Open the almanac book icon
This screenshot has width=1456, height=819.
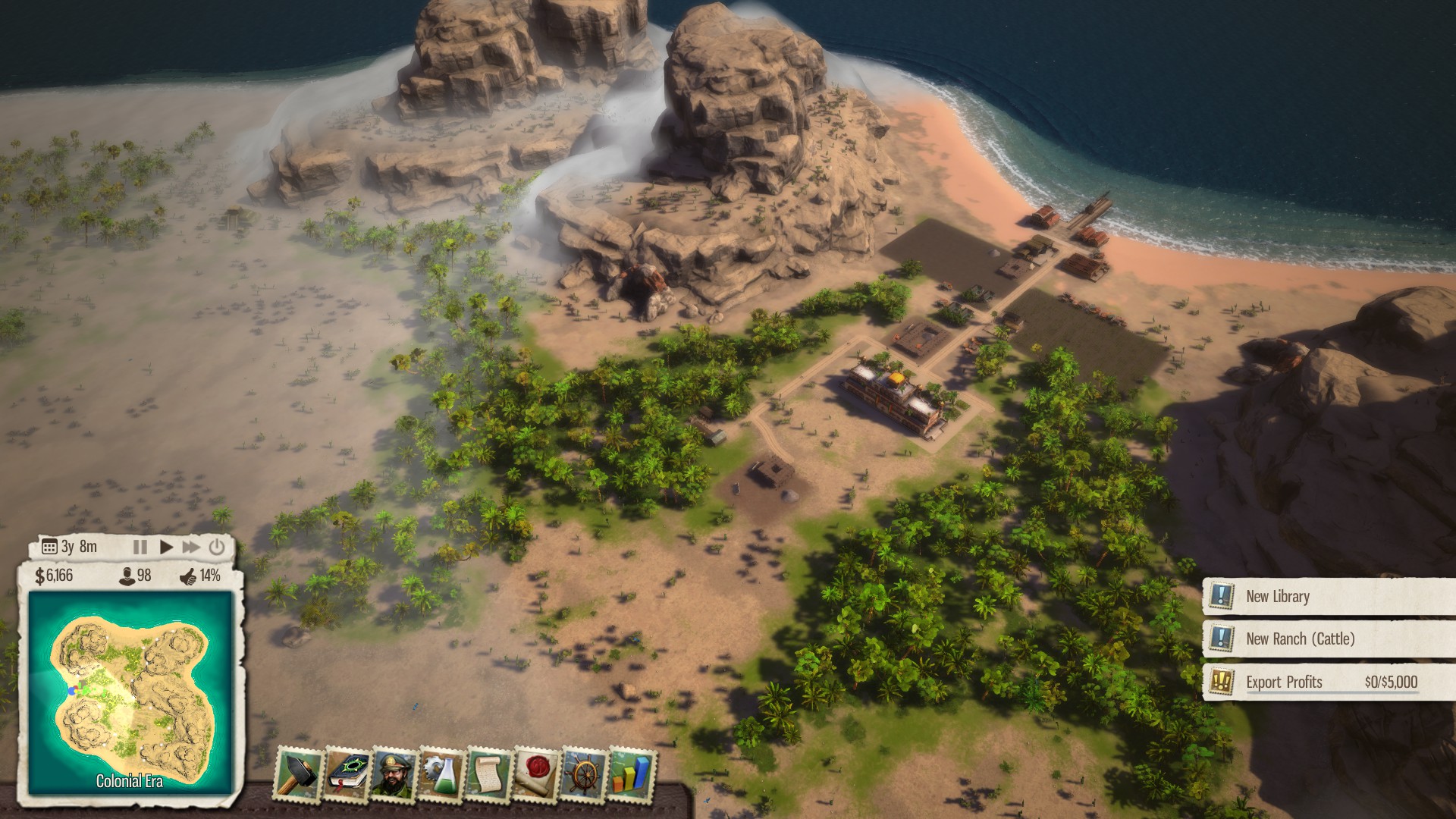tap(347, 773)
